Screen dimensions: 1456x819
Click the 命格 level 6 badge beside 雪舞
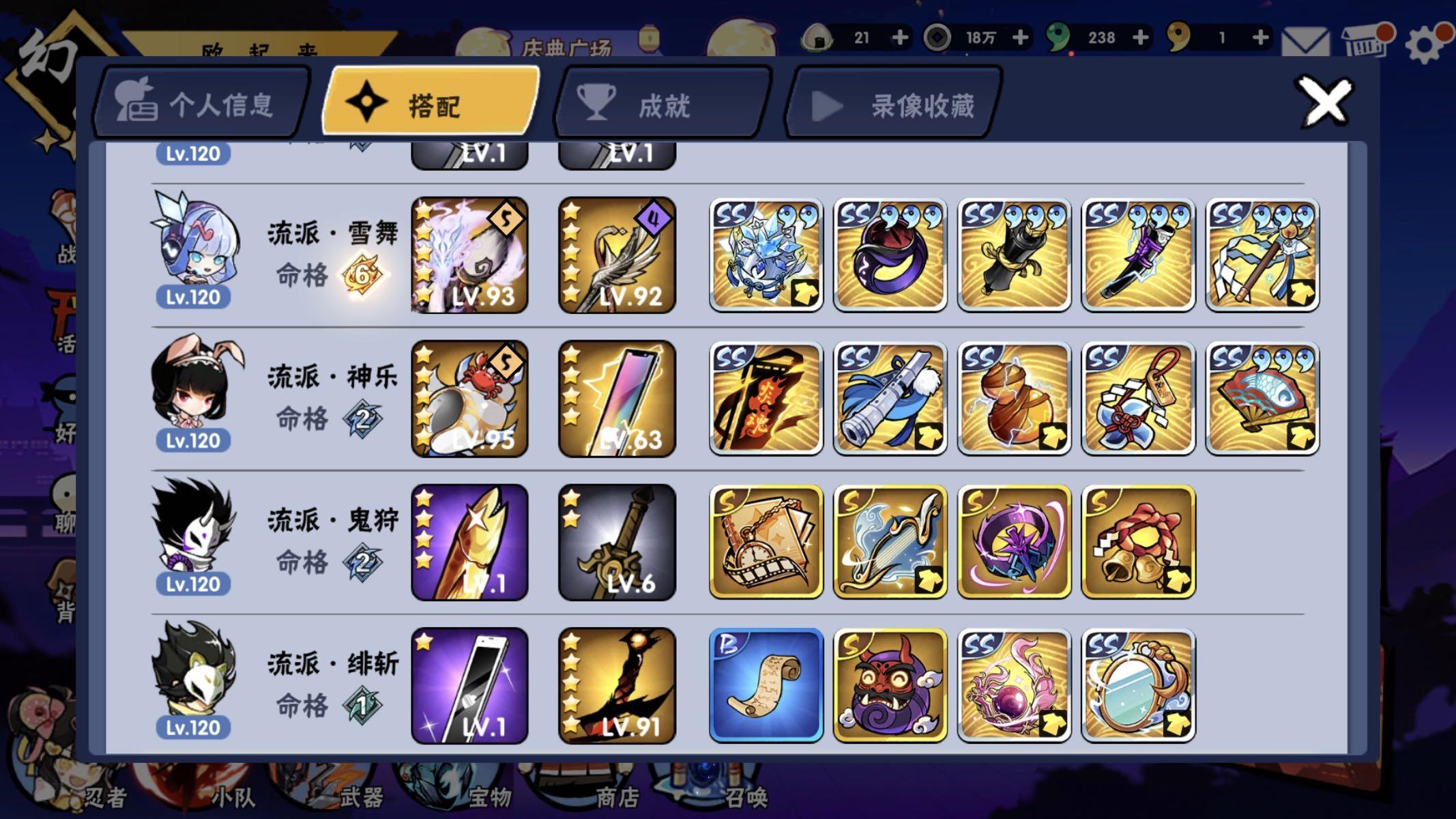pos(362,275)
